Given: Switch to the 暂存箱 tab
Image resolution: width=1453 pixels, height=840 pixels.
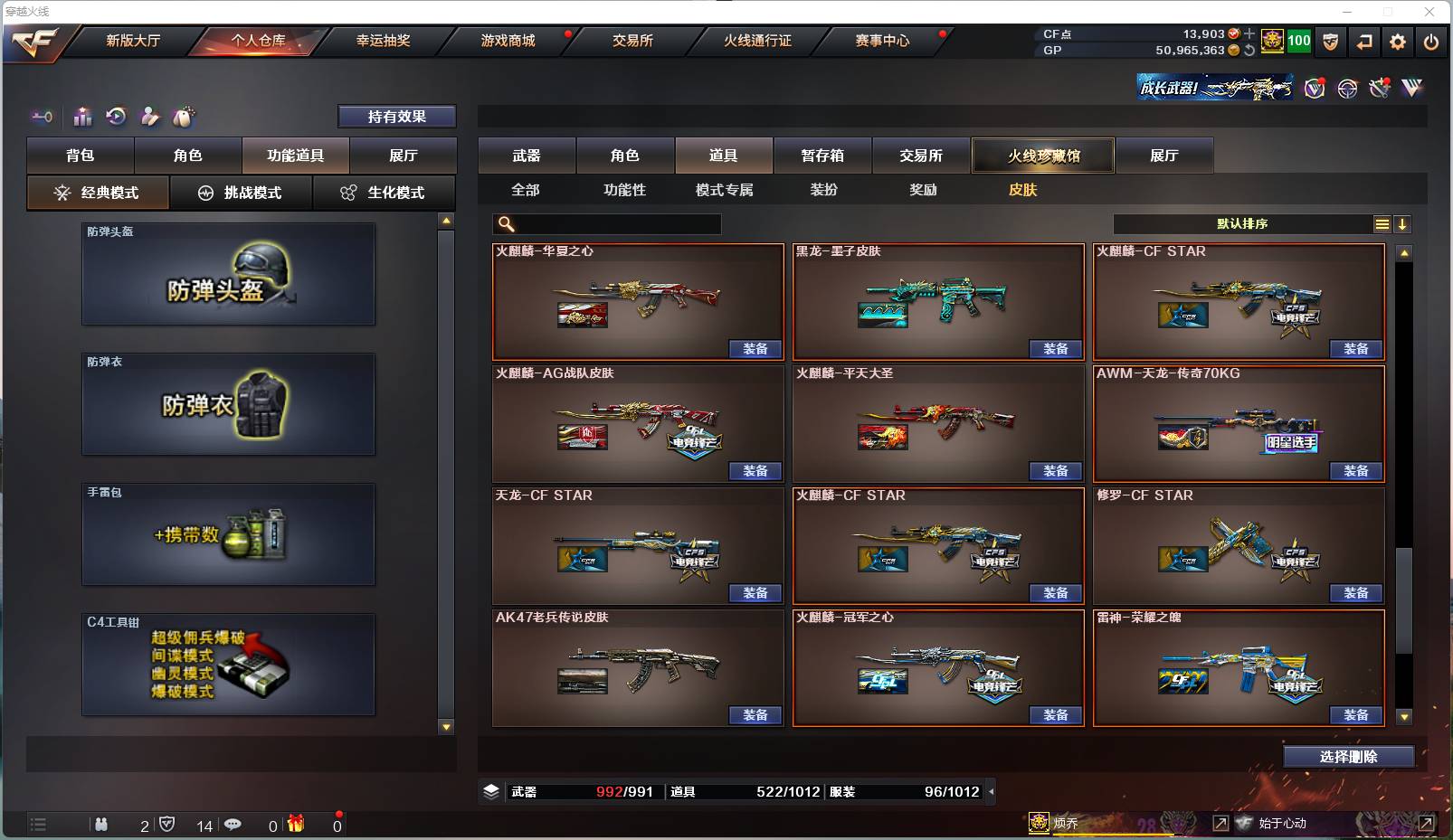Looking at the screenshot, I should coord(821,155).
